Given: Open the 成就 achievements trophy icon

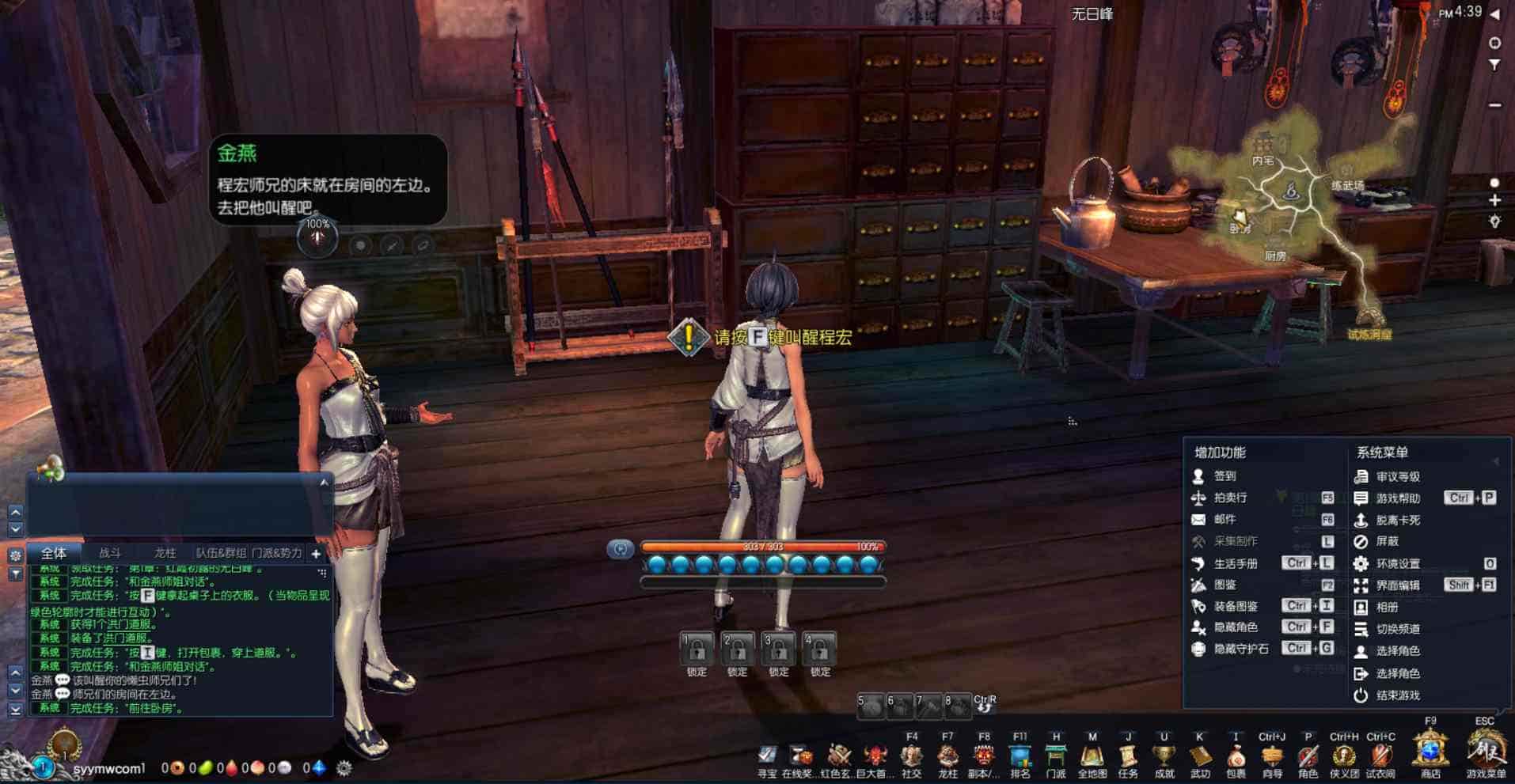Looking at the screenshot, I should pyautogui.click(x=1164, y=758).
